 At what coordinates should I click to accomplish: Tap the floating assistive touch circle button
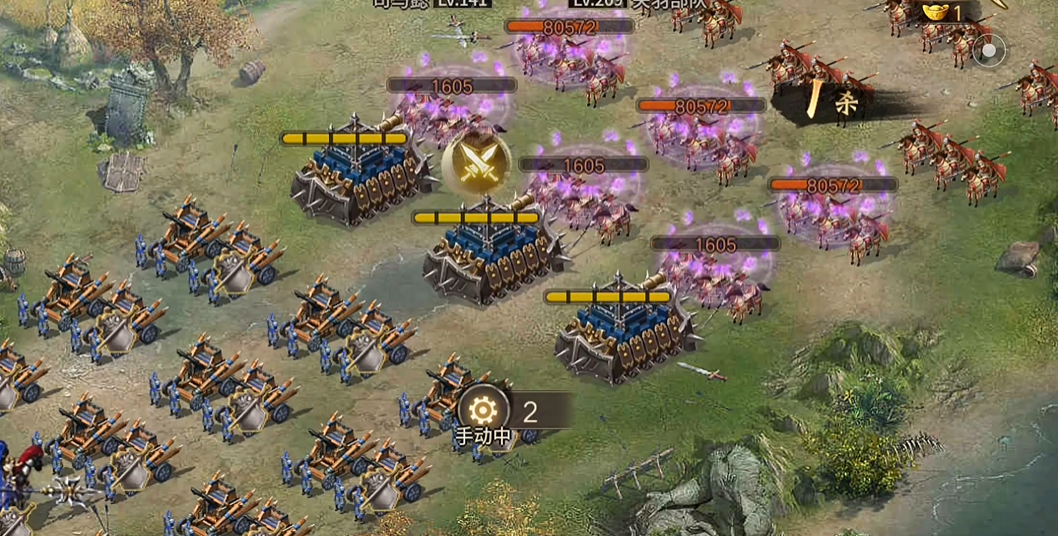[989, 50]
